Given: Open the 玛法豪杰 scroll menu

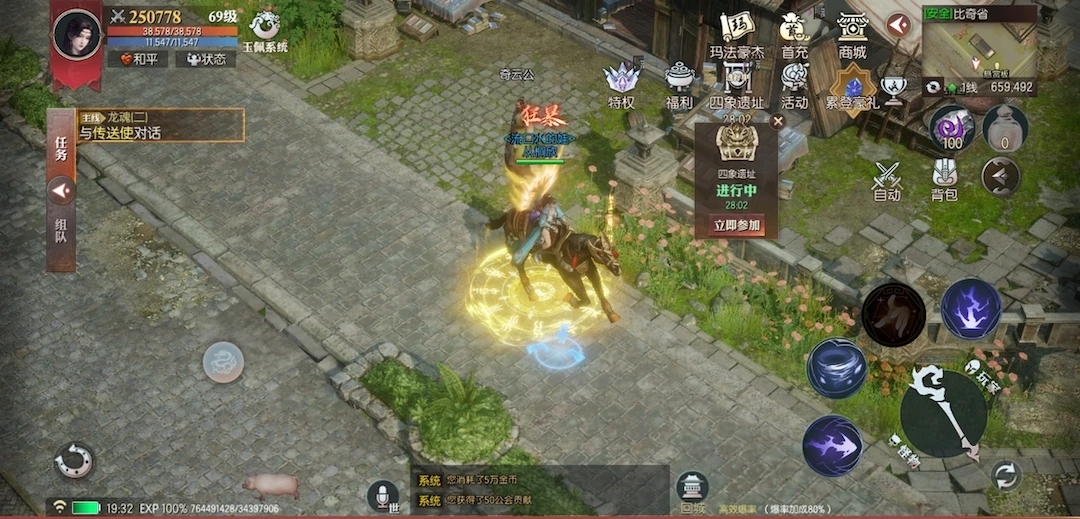Looking at the screenshot, I should pyautogui.click(x=737, y=35).
